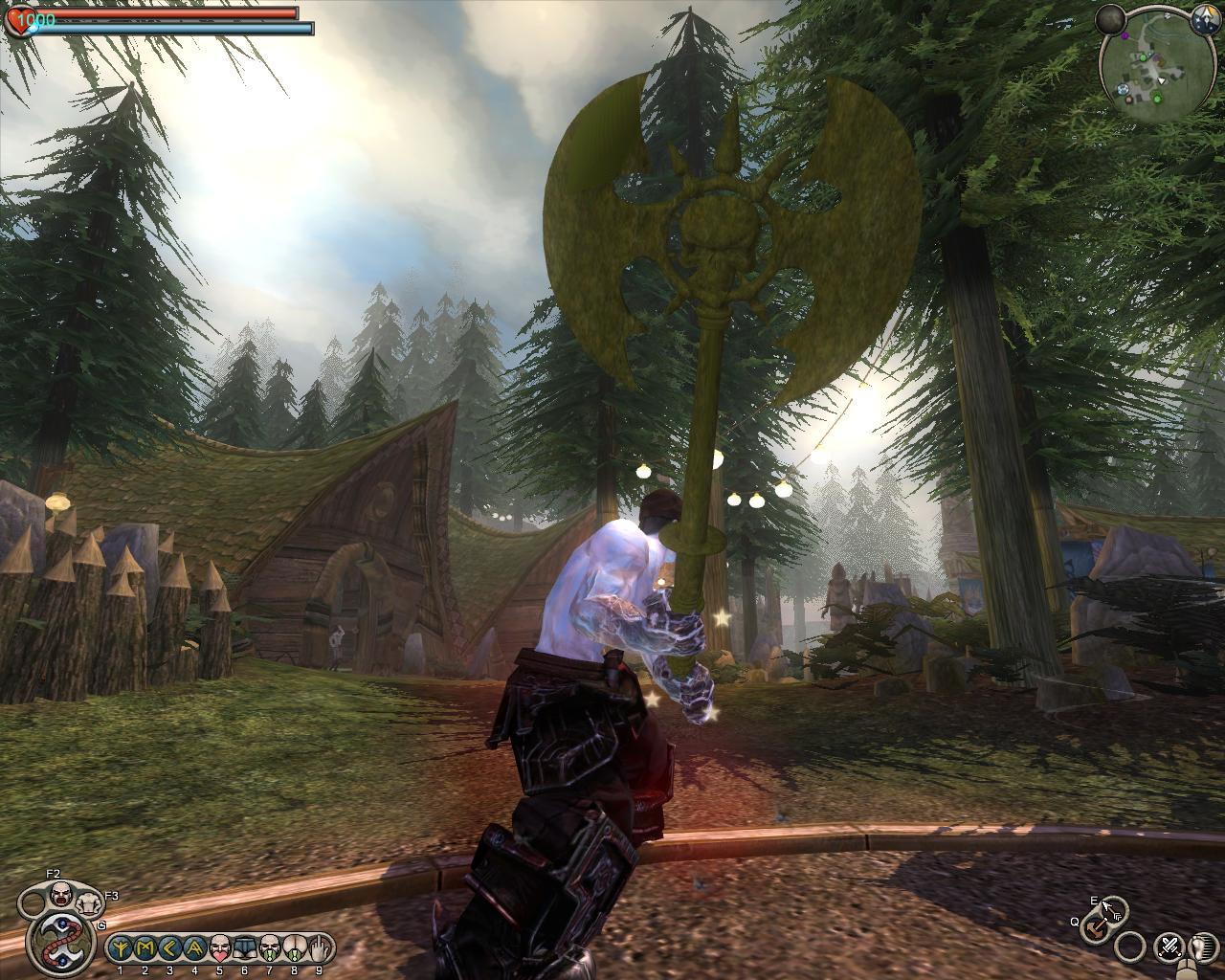The width and height of the screenshot is (1225, 980).
Task: Select the blue underpants icon in slot 6
Action: (244, 947)
